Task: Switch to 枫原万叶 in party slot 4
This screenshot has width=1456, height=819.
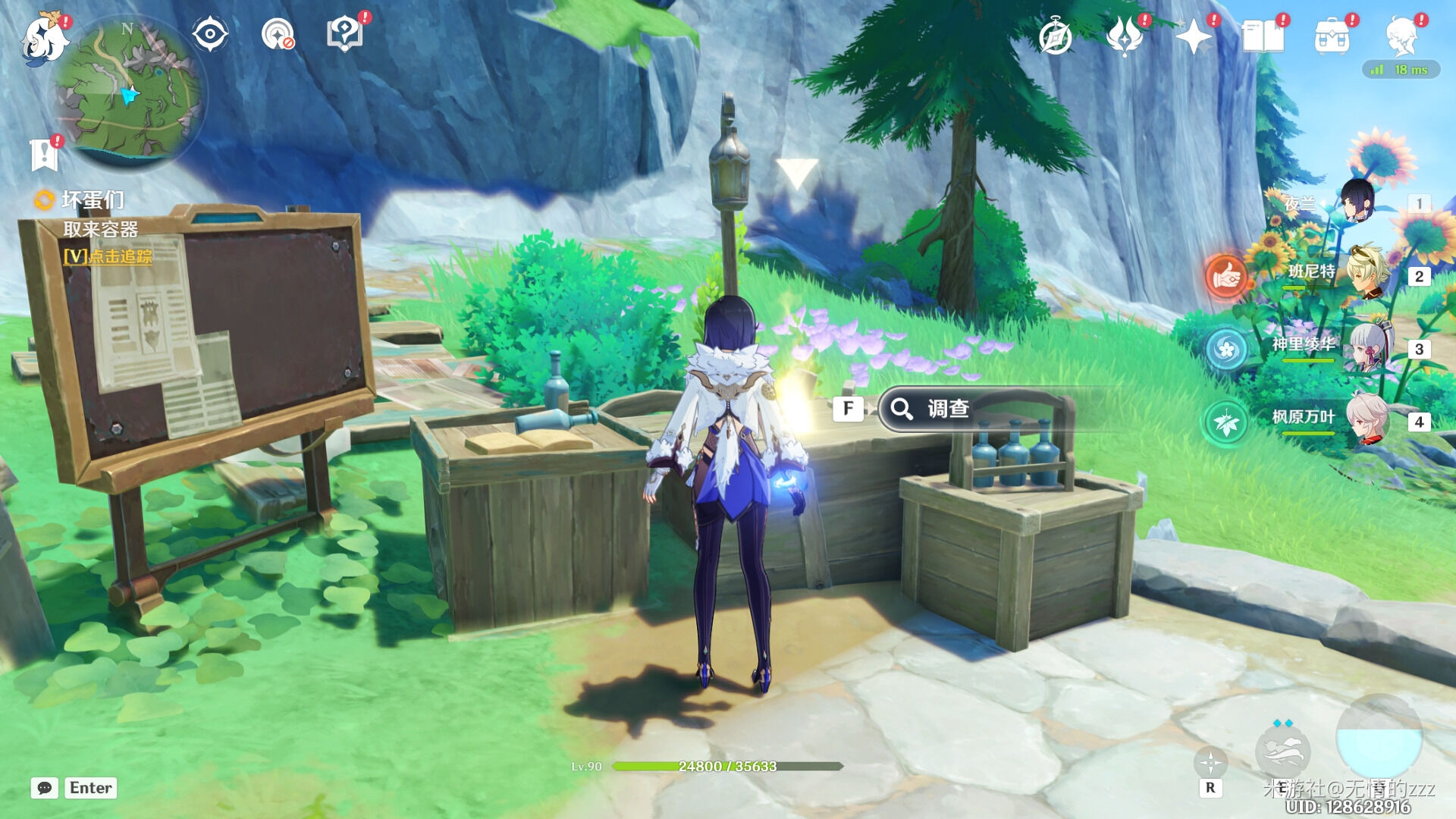Action: click(1365, 419)
